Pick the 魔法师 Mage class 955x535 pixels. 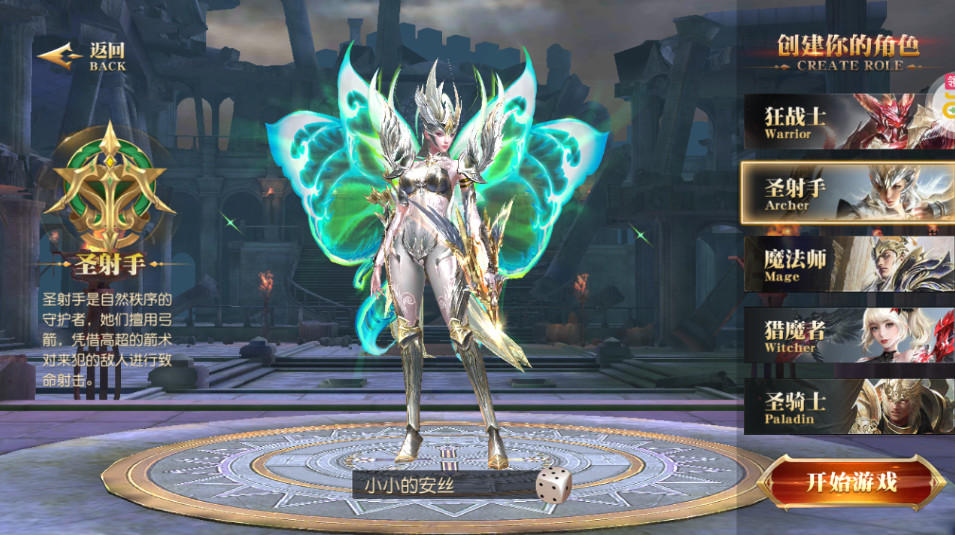(x=845, y=264)
